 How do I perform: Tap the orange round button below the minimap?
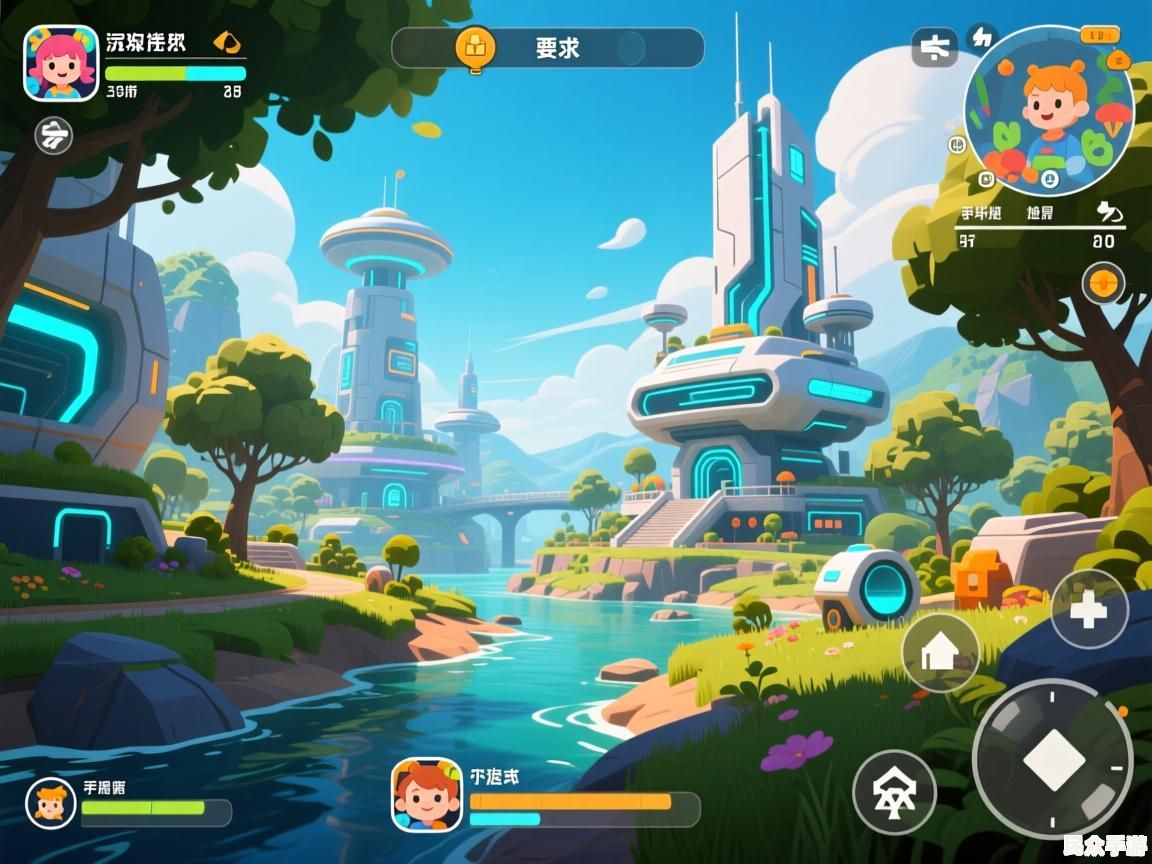tap(1103, 283)
